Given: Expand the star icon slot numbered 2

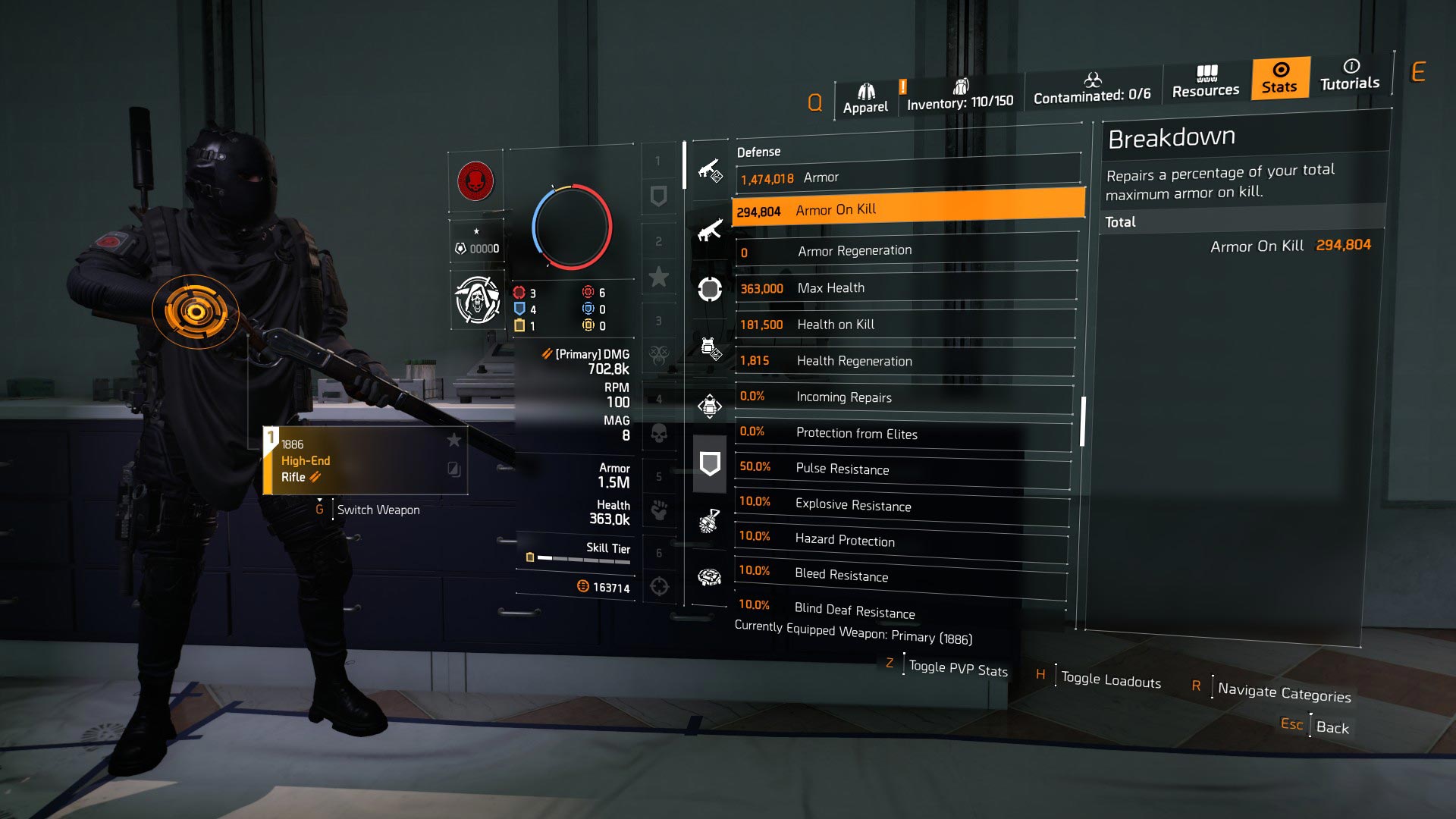Looking at the screenshot, I should click(x=660, y=277).
